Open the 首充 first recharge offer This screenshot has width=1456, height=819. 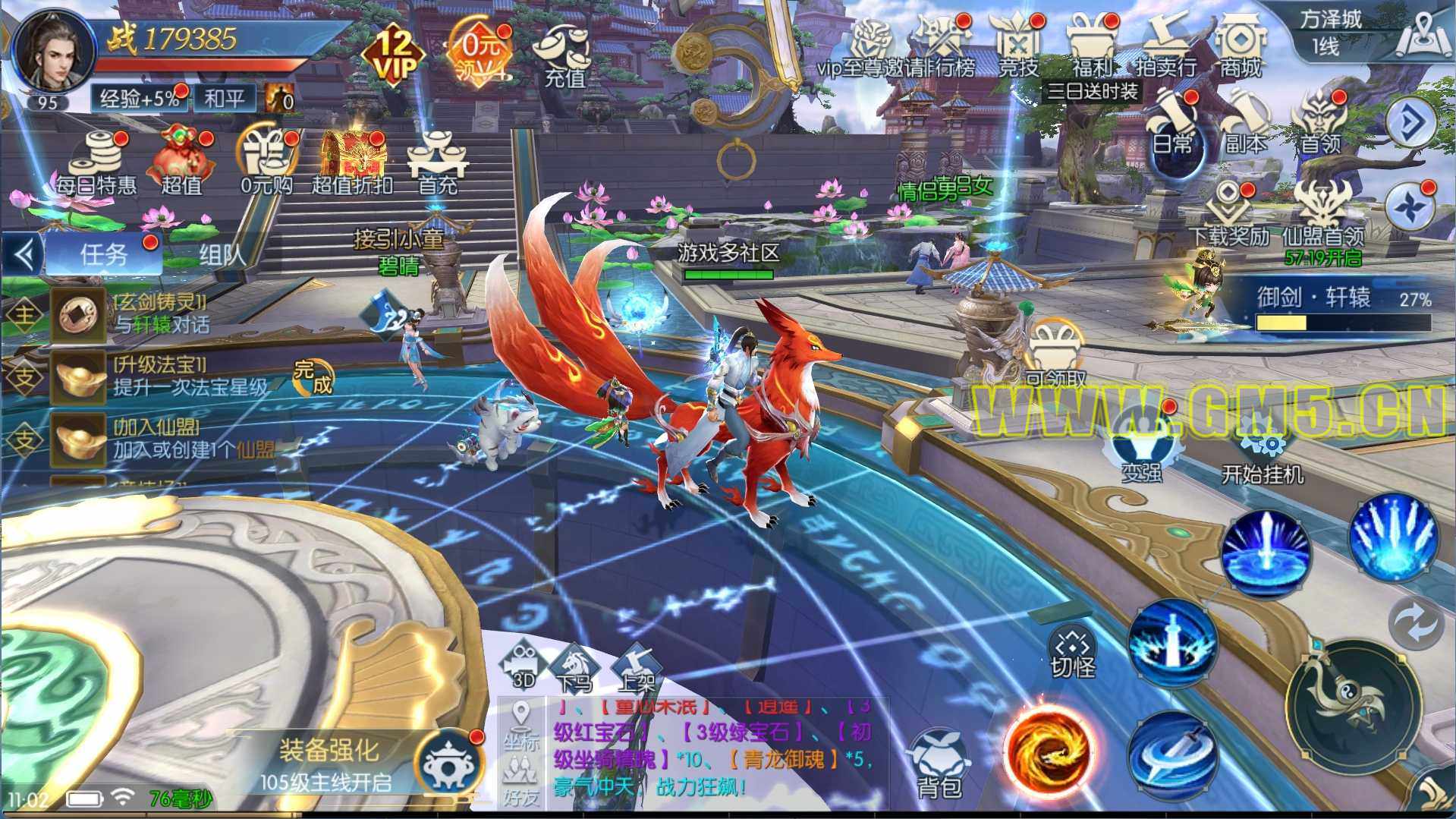(438, 163)
